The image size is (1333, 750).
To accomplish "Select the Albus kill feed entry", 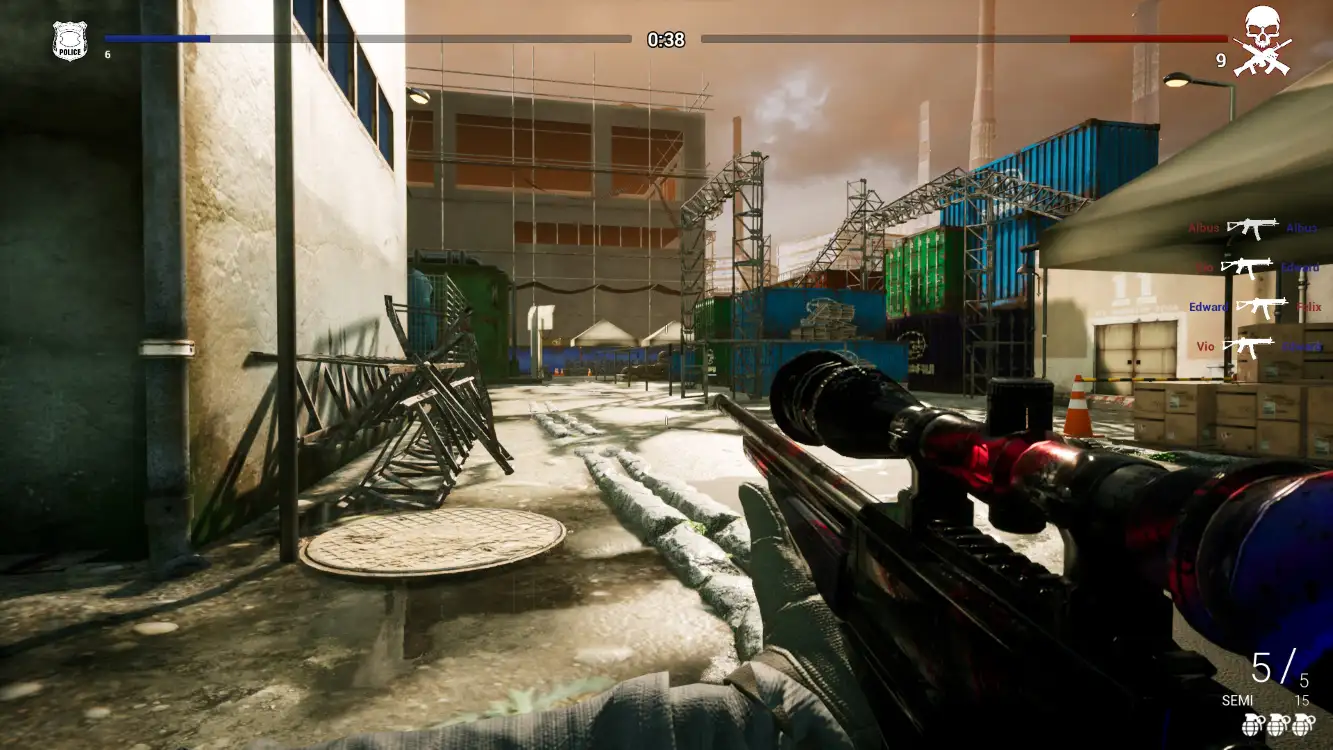I will (x=1253, y=228).
